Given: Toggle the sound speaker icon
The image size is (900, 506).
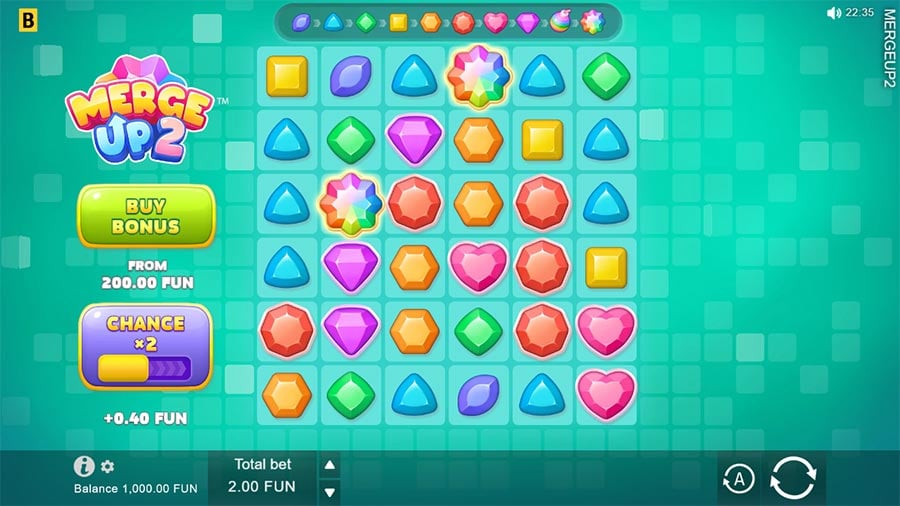Looking at the screenshot, I should [833, 13].
